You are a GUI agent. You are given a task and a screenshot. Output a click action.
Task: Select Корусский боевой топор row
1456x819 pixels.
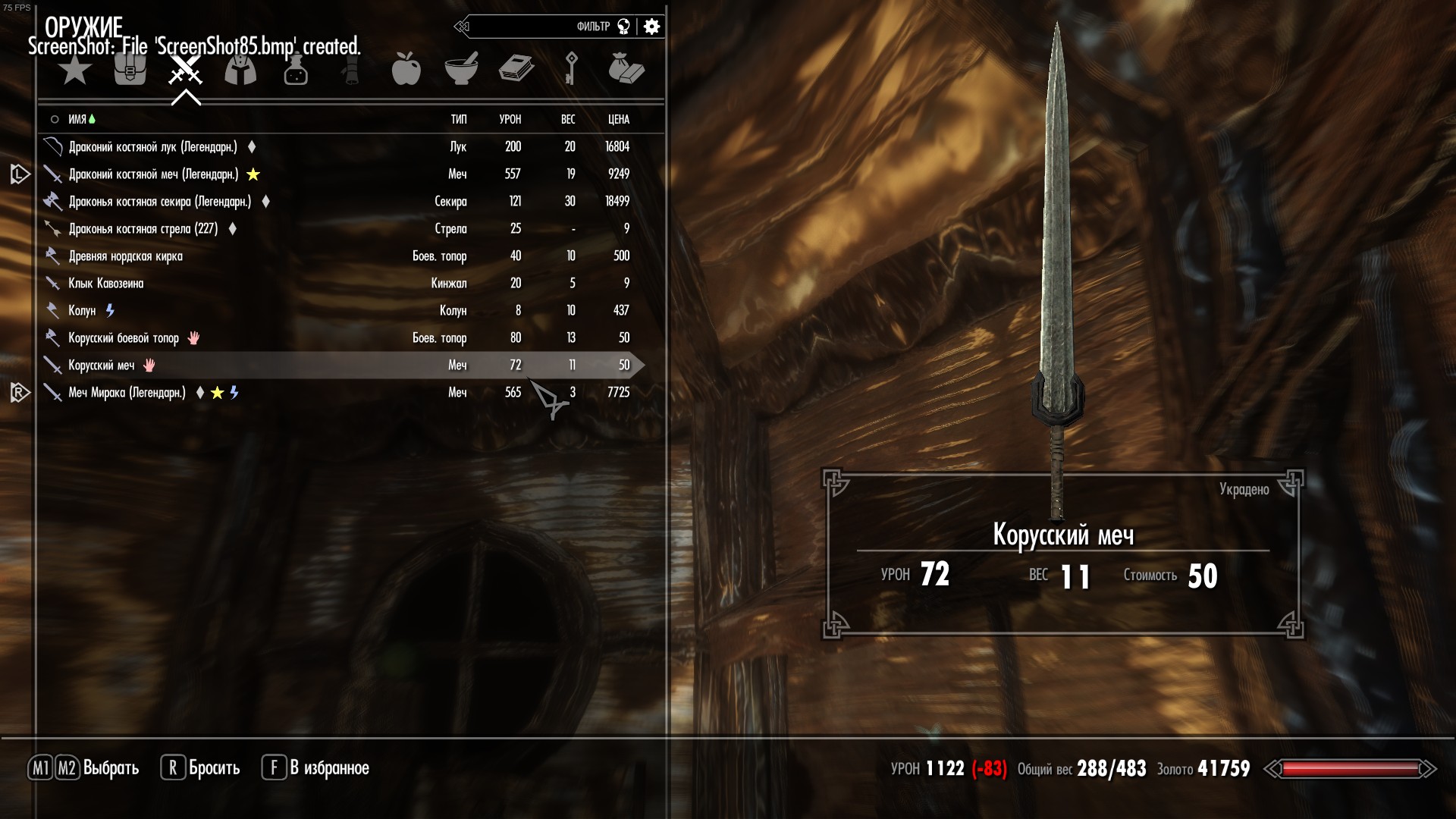(x=124, y=338)
